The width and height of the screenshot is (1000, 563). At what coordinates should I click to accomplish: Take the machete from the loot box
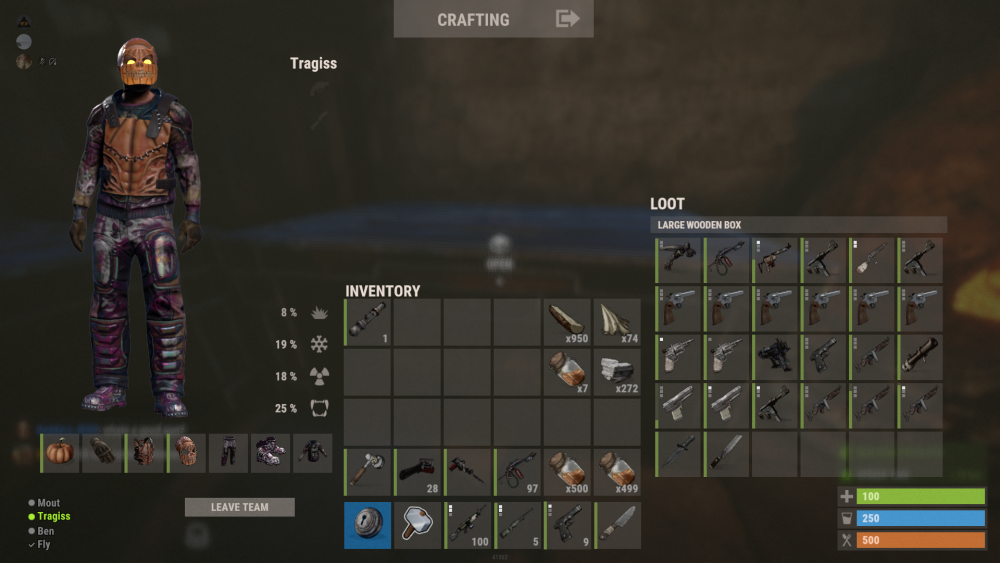(x=727, y=453)
